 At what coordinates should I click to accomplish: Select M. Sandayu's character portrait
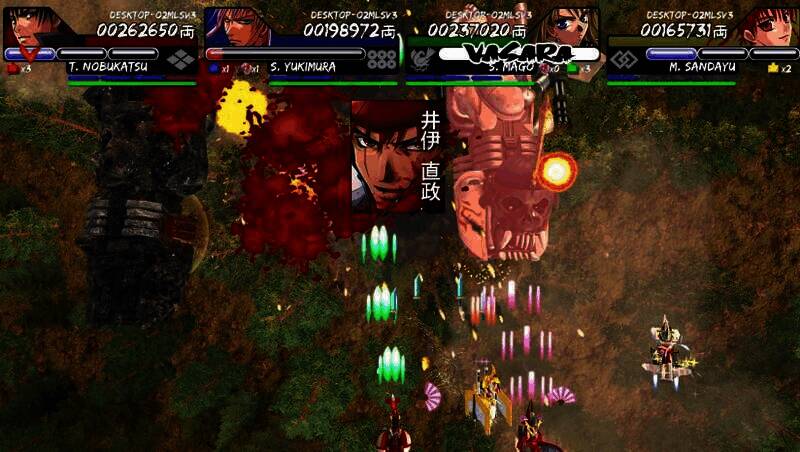[771, 27]
